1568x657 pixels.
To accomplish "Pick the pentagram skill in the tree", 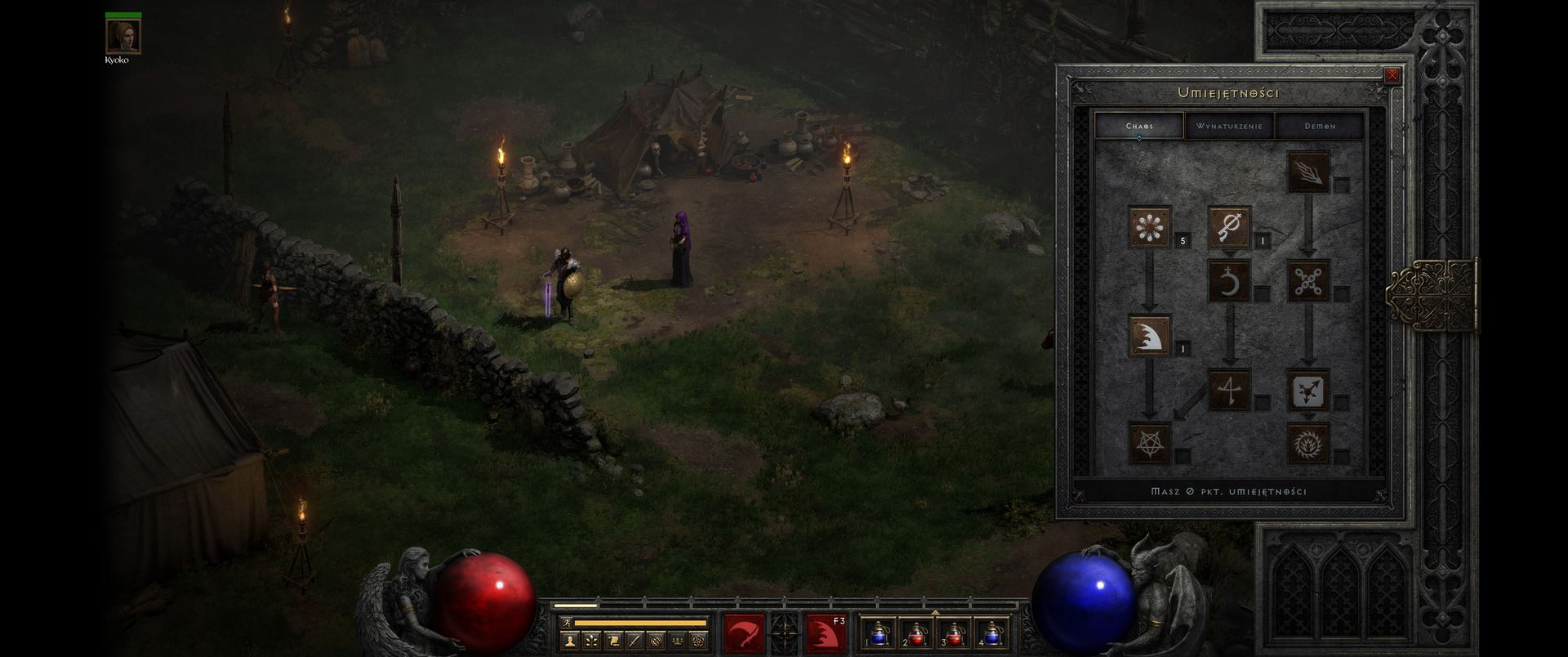I will pos(1150,443).
